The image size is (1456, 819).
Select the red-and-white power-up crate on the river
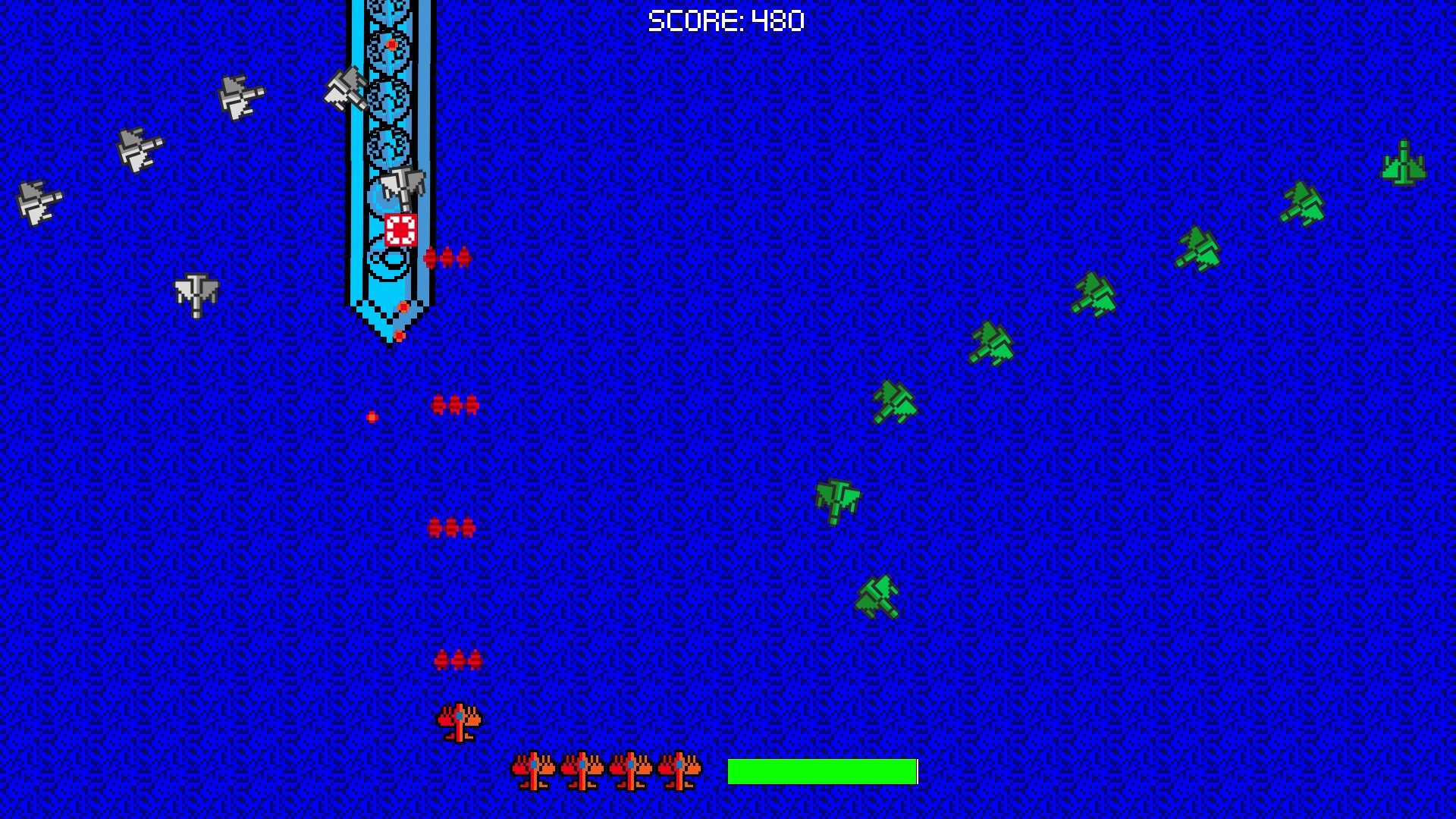tap(401, 229)
